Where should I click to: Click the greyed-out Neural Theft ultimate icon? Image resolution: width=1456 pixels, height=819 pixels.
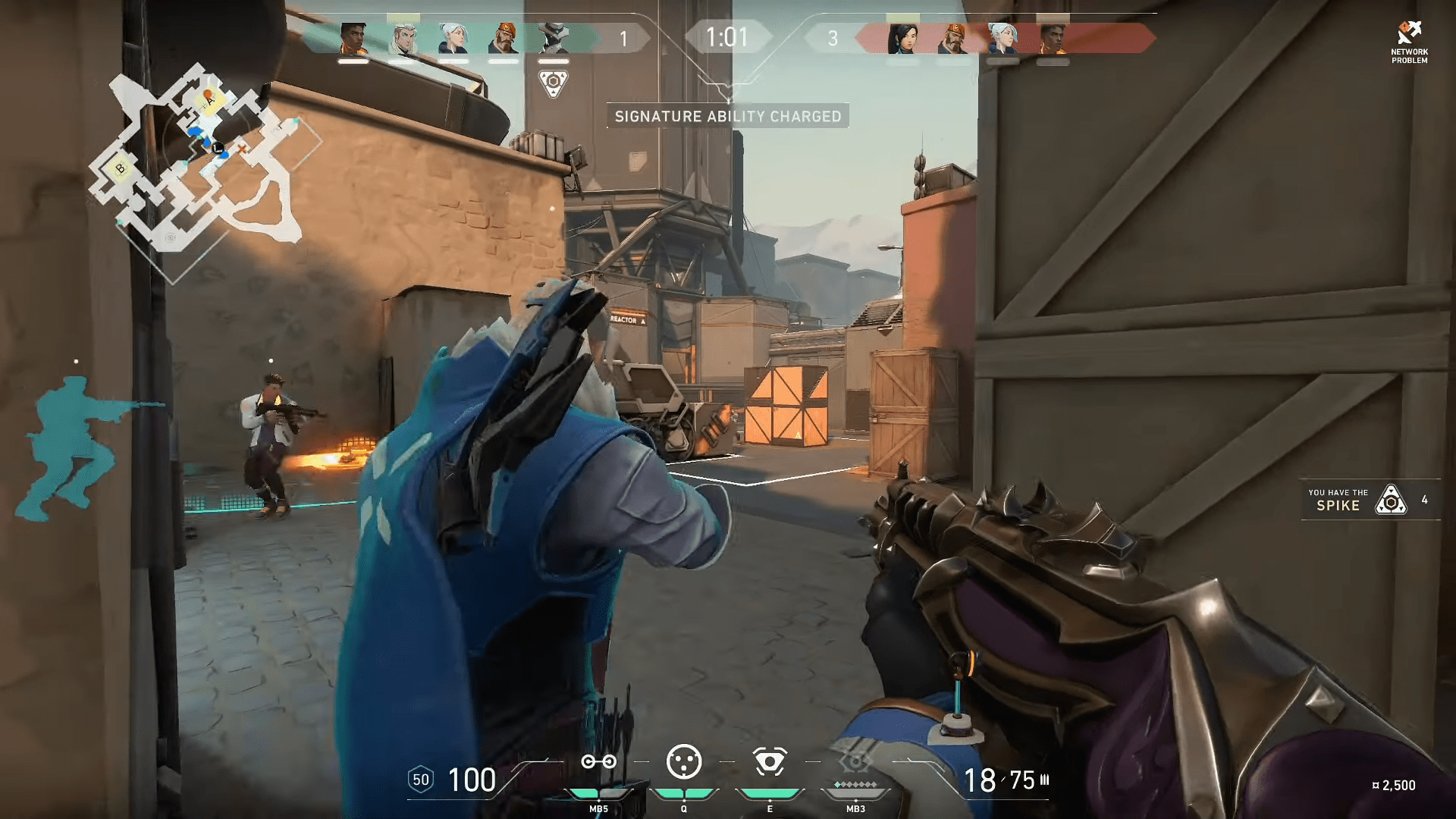(x=855, y=763)
